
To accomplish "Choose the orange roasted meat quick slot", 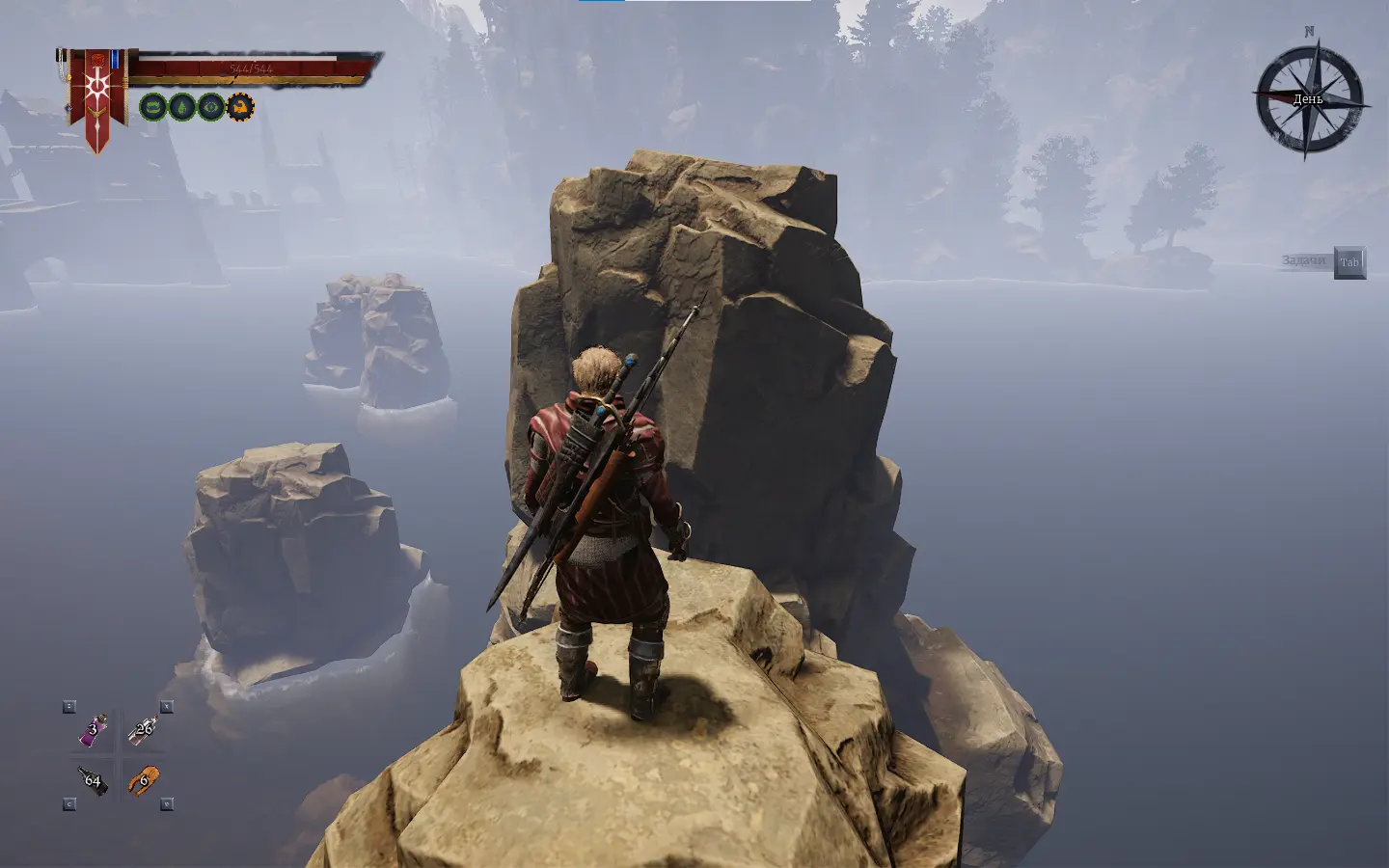I will (143, 779).
